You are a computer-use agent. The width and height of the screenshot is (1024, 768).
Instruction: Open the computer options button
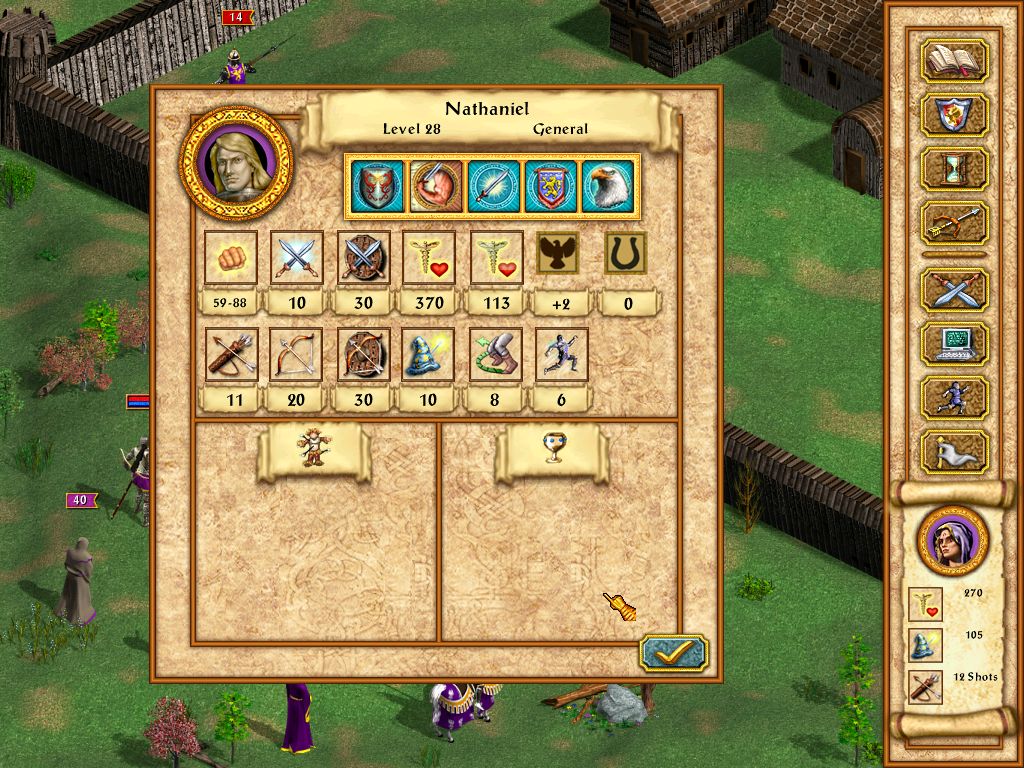point(954,343)
